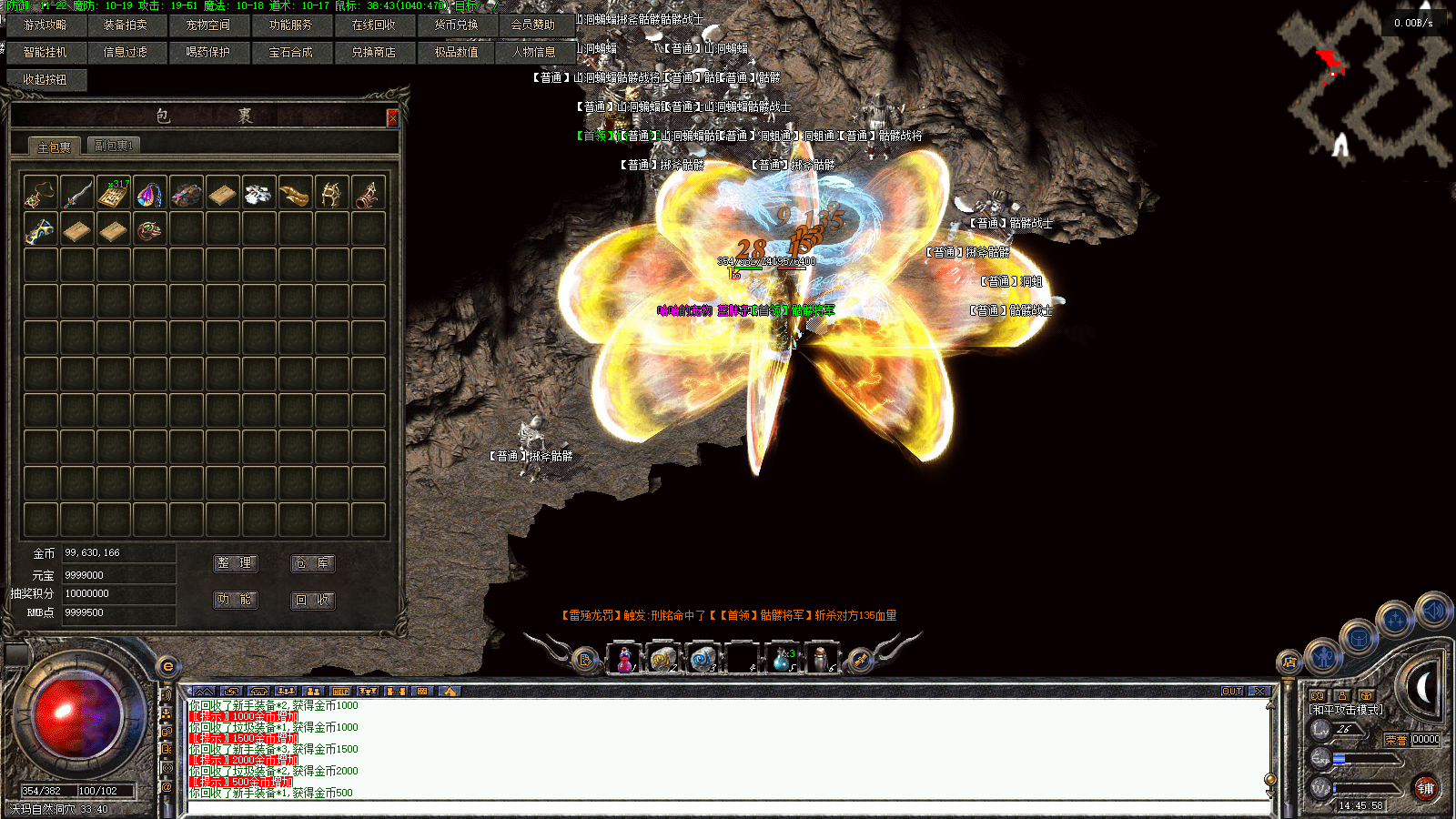Open the 宠物空间 pet space menu
The image size is (1456, 819).
(x=208, y=25)
